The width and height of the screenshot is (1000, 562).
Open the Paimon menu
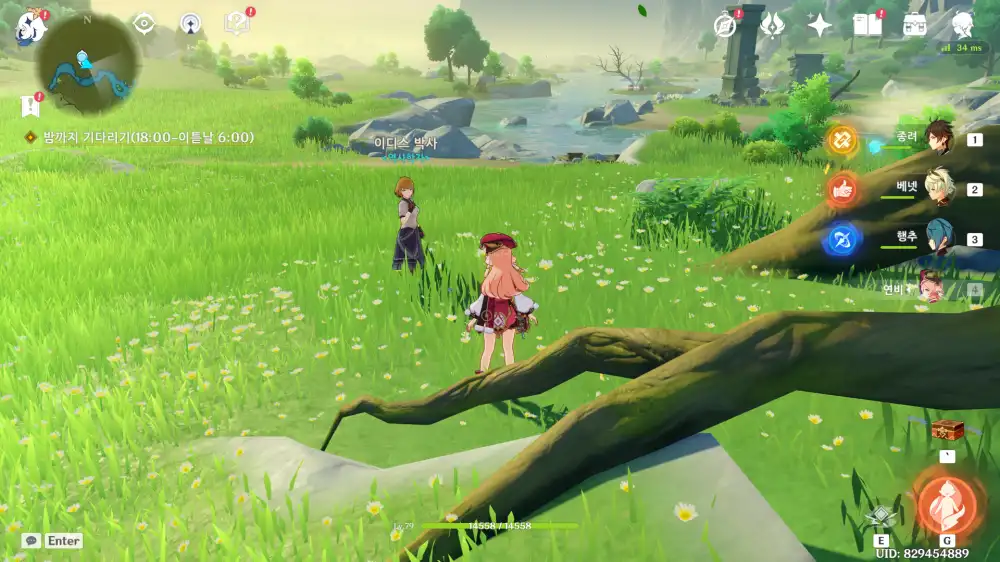(30, 28)
